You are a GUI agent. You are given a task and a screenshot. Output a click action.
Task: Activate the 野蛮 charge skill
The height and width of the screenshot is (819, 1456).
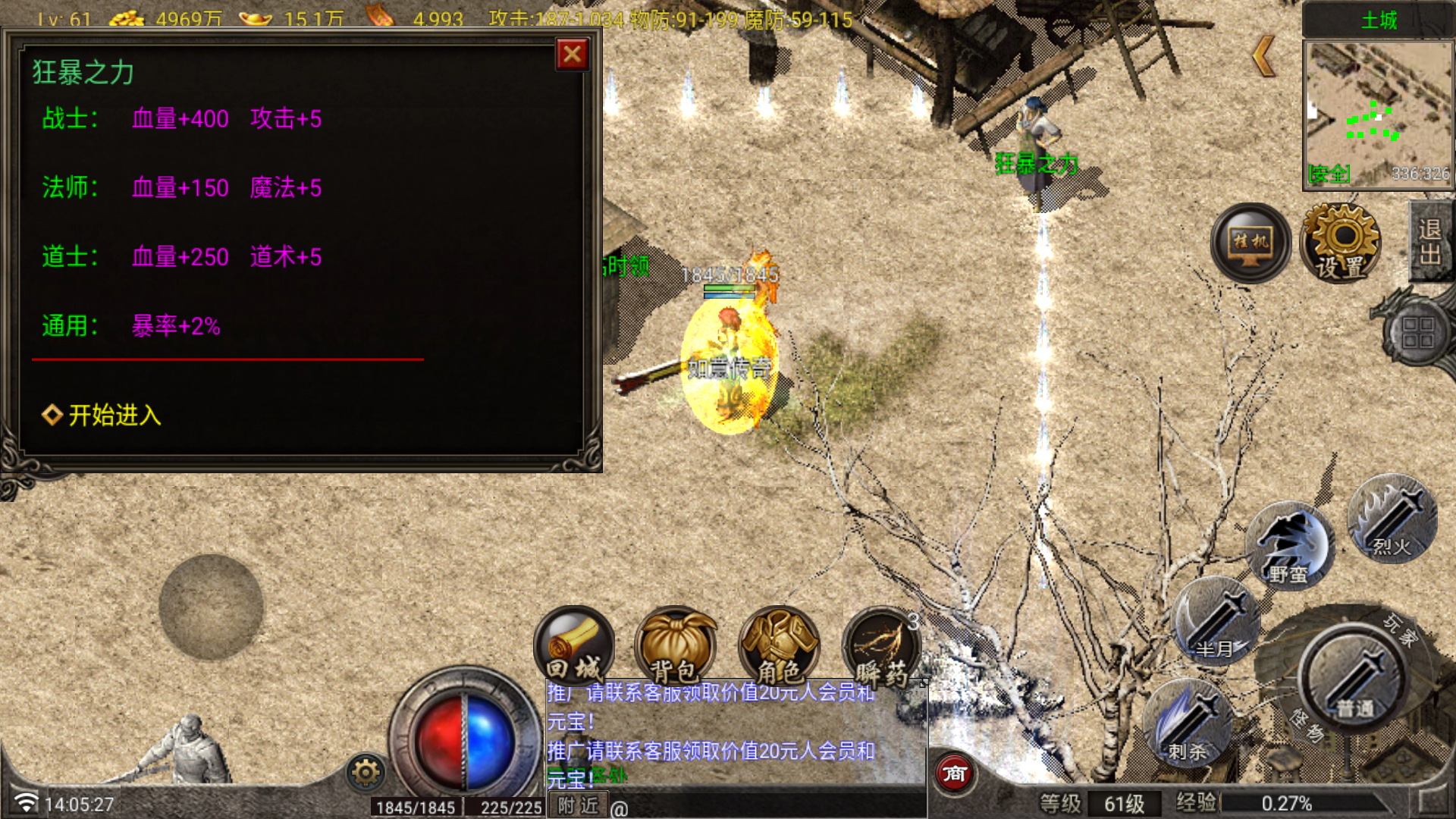click(x=1289, y=546)
